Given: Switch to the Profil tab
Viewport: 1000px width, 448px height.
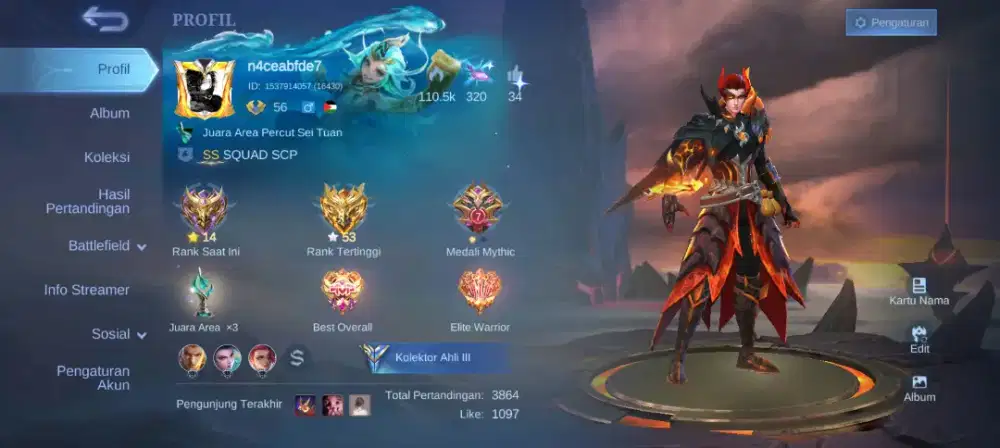Looking at the screenshot, I should coord(113,69).
